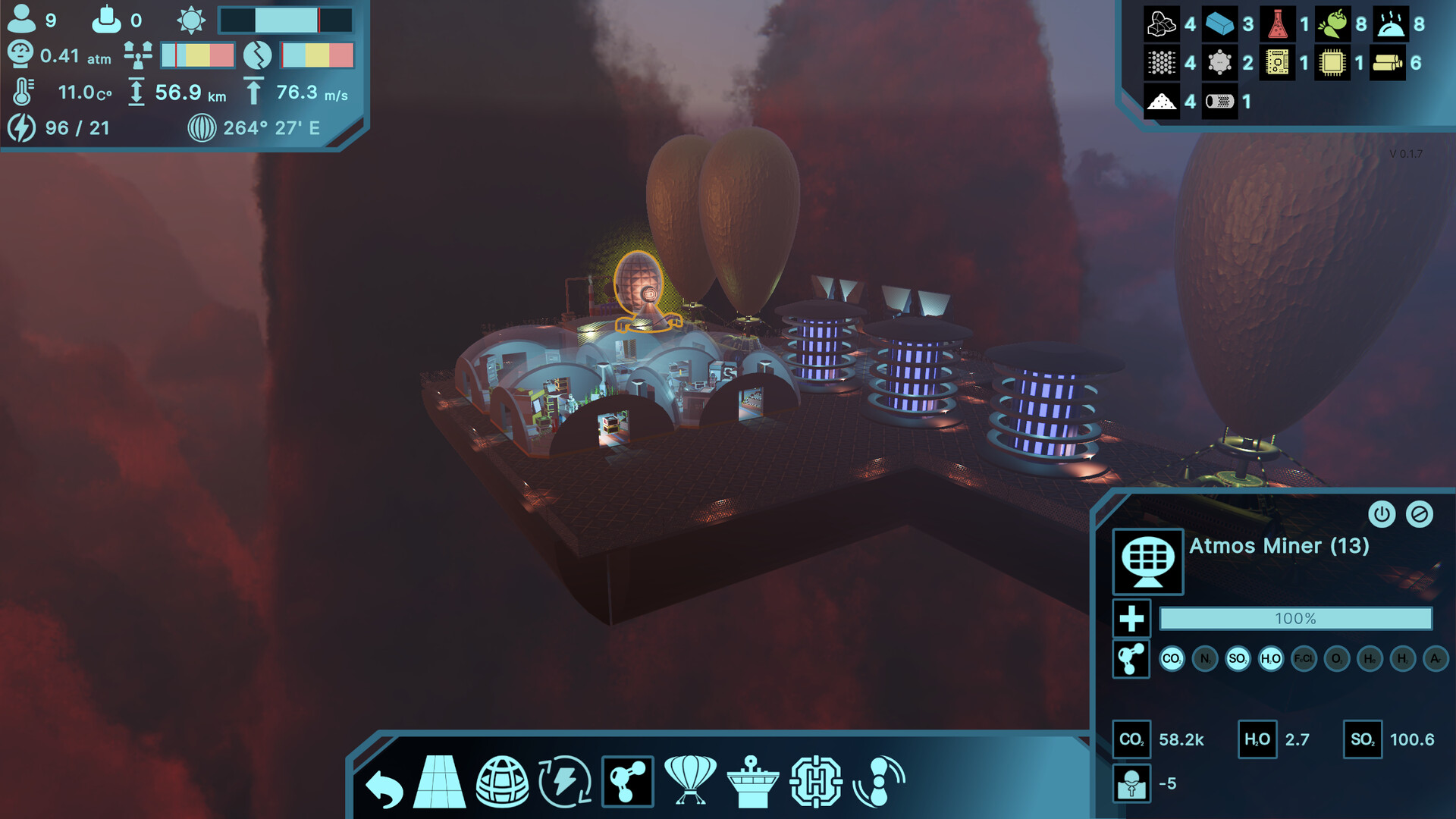1456x819 pixels.
Task: Choose the balloon build category
Action: 689,780
